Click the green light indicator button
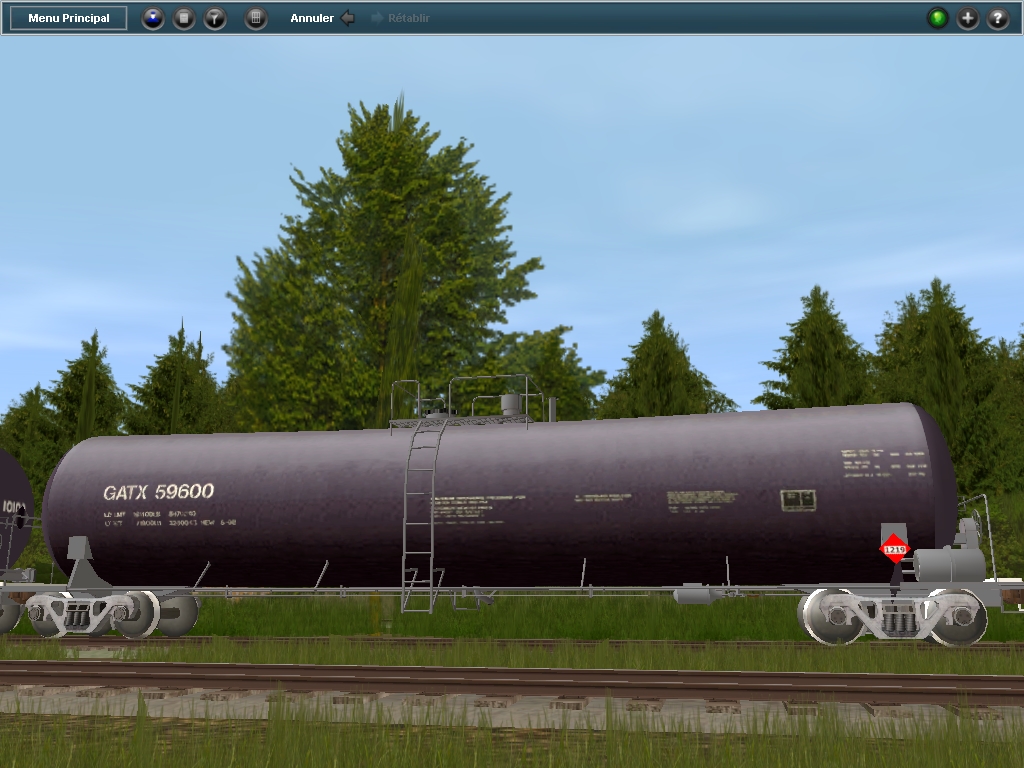 [937, 18]
